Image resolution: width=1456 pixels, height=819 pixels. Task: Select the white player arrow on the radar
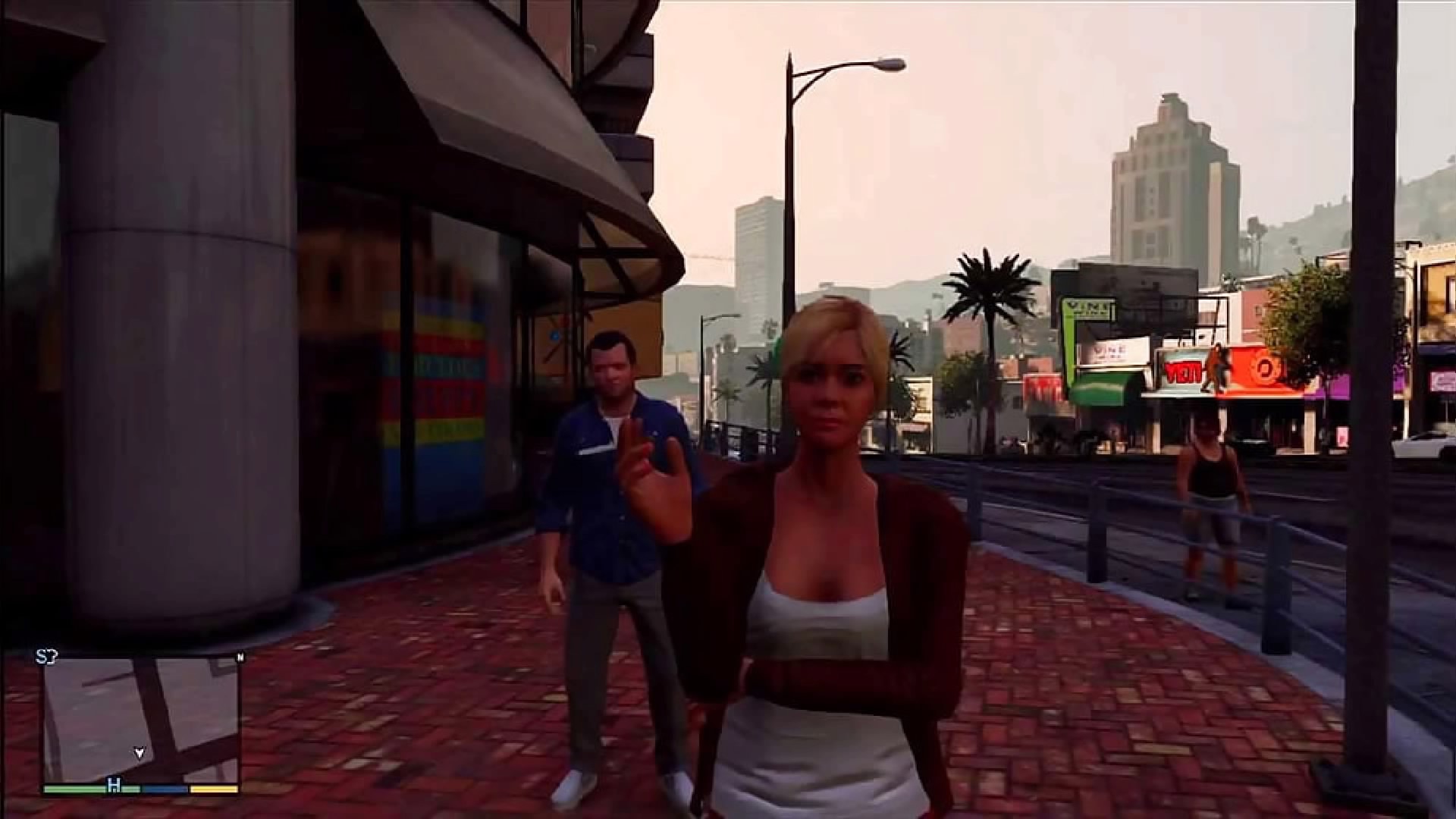pyautogui.click(x=139, y=753)
